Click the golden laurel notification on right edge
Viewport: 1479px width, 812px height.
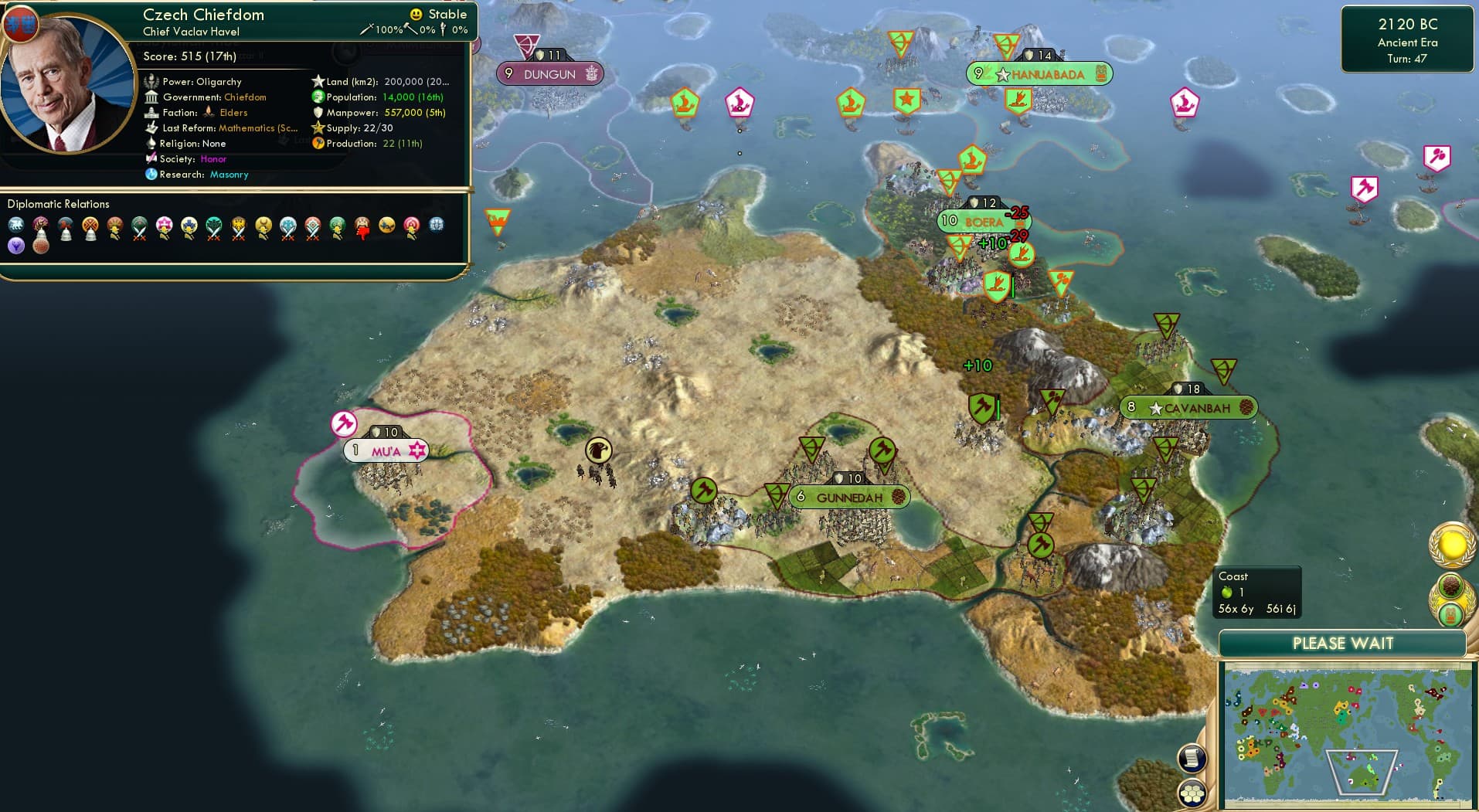tap(1451, 546)
